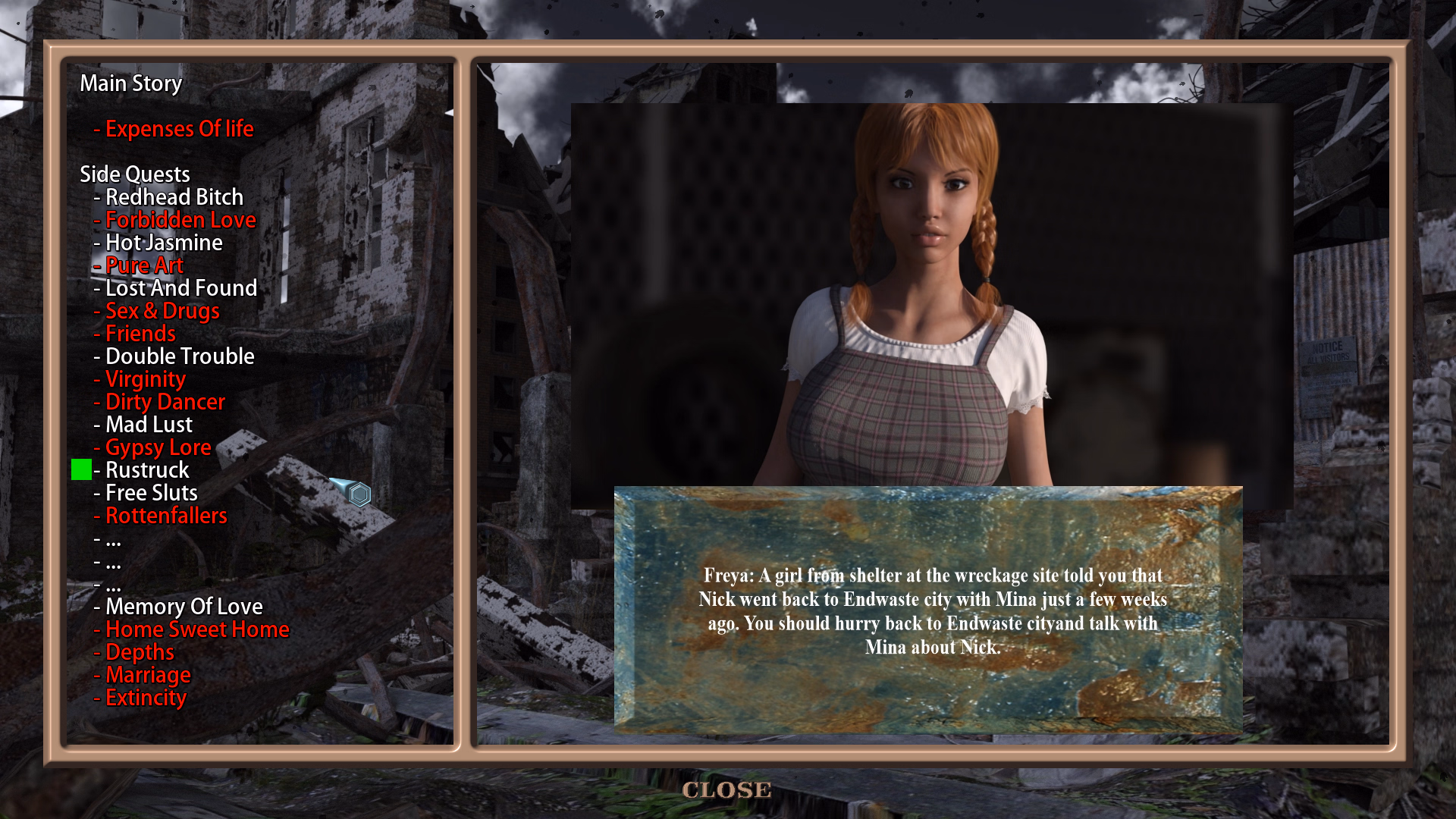This screenshot has height=819, width=1456.
Task: Select the Redhead Bitch side quest
Action: [x=174, y=197]
